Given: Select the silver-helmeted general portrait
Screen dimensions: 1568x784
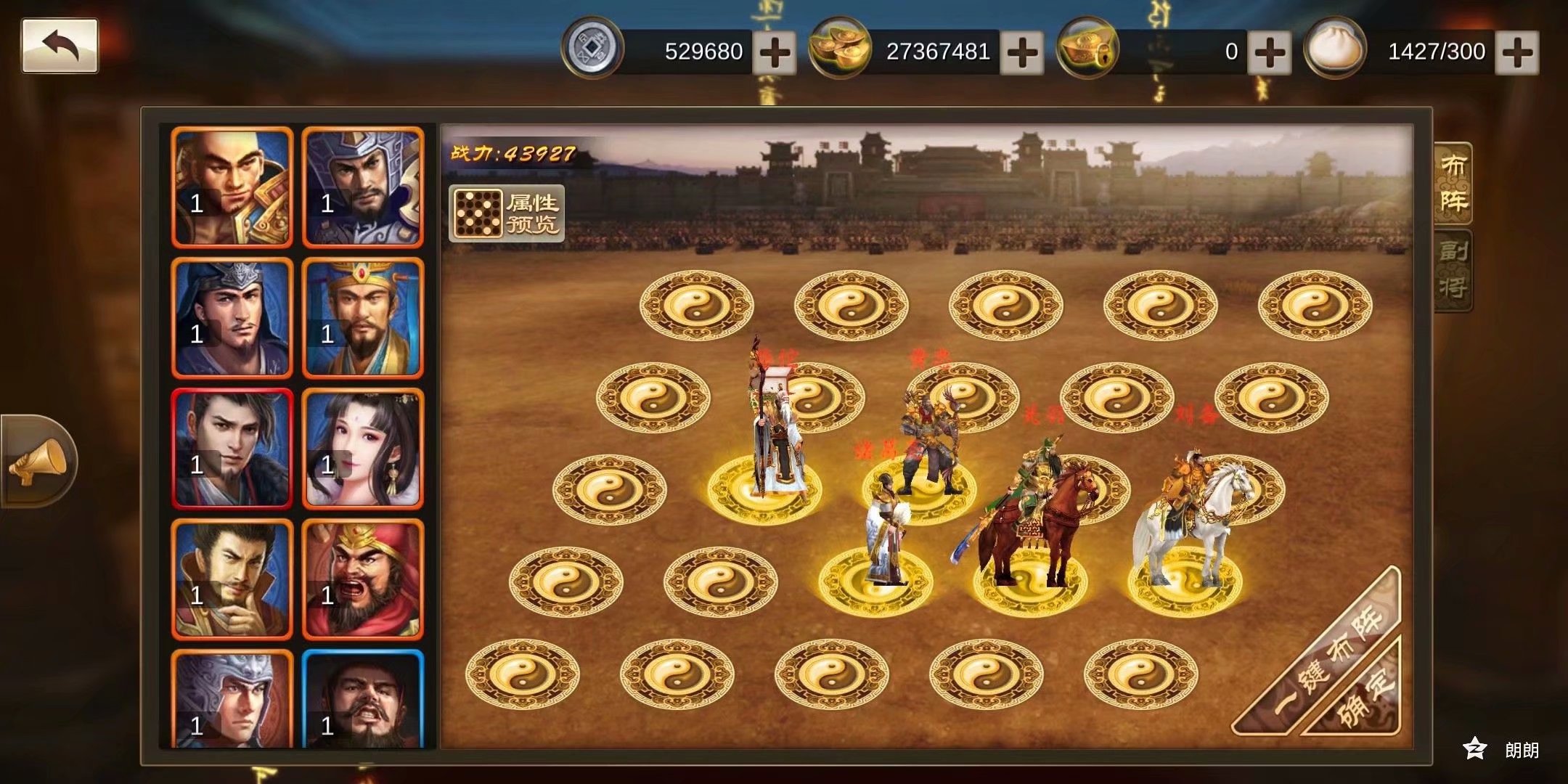Looking at the screenshot, I should [362, 187].
